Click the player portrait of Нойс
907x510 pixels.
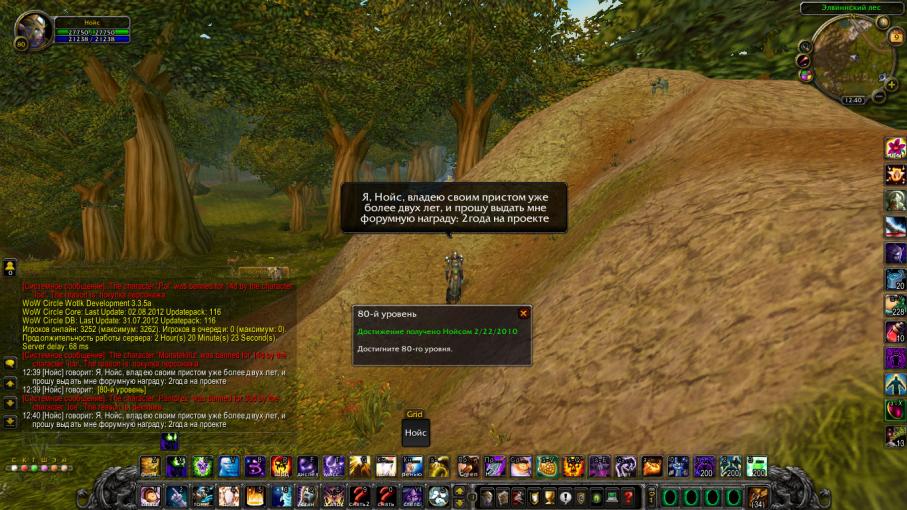click(33, 30)
